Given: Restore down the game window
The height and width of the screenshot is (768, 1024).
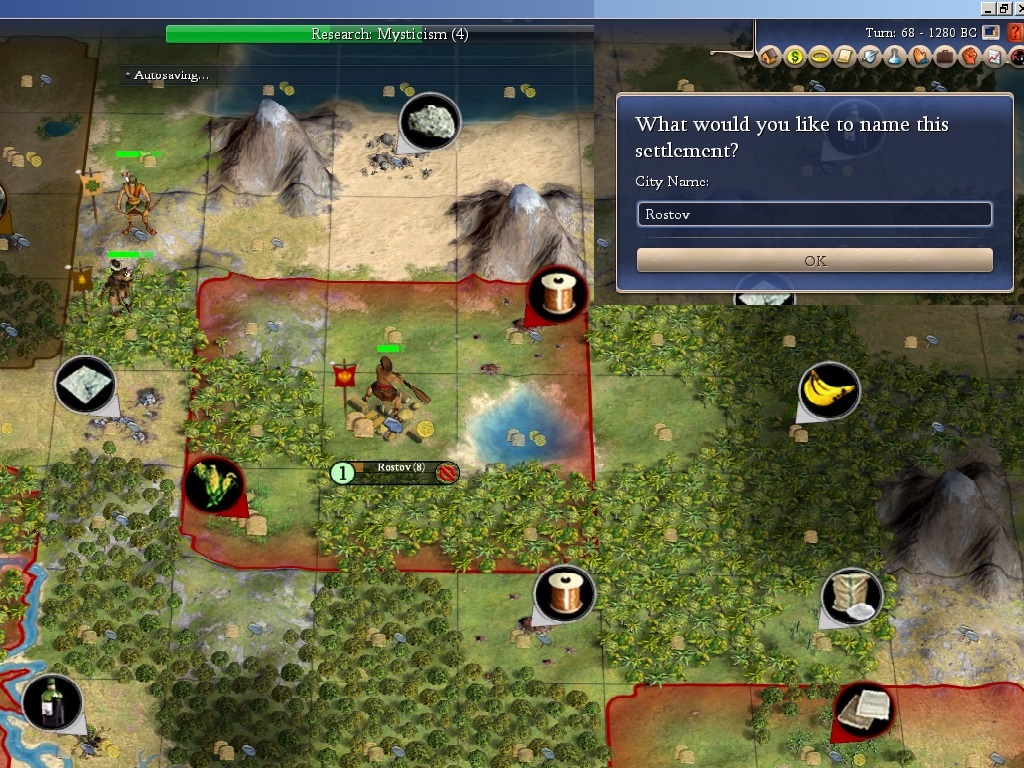Looking at the screenshot, I should pos(1003,7).
